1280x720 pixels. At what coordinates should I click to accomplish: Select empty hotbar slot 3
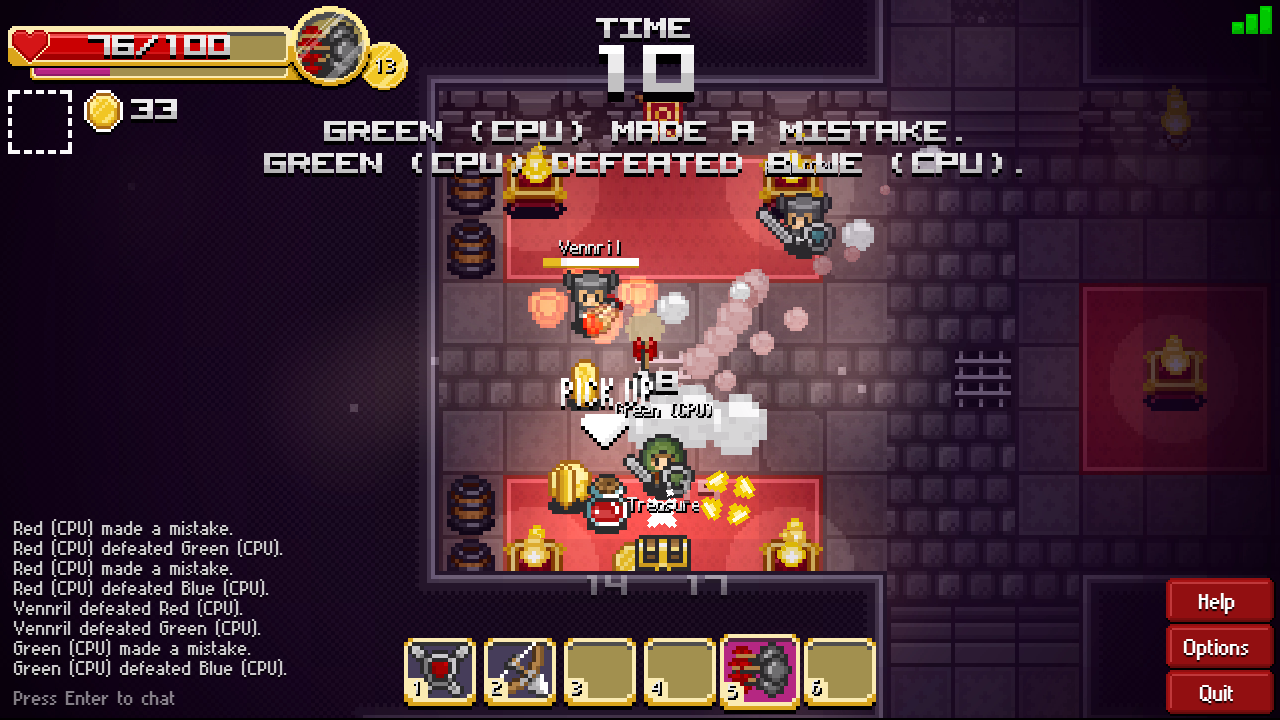pyautogui.click(x=598, y=671)
